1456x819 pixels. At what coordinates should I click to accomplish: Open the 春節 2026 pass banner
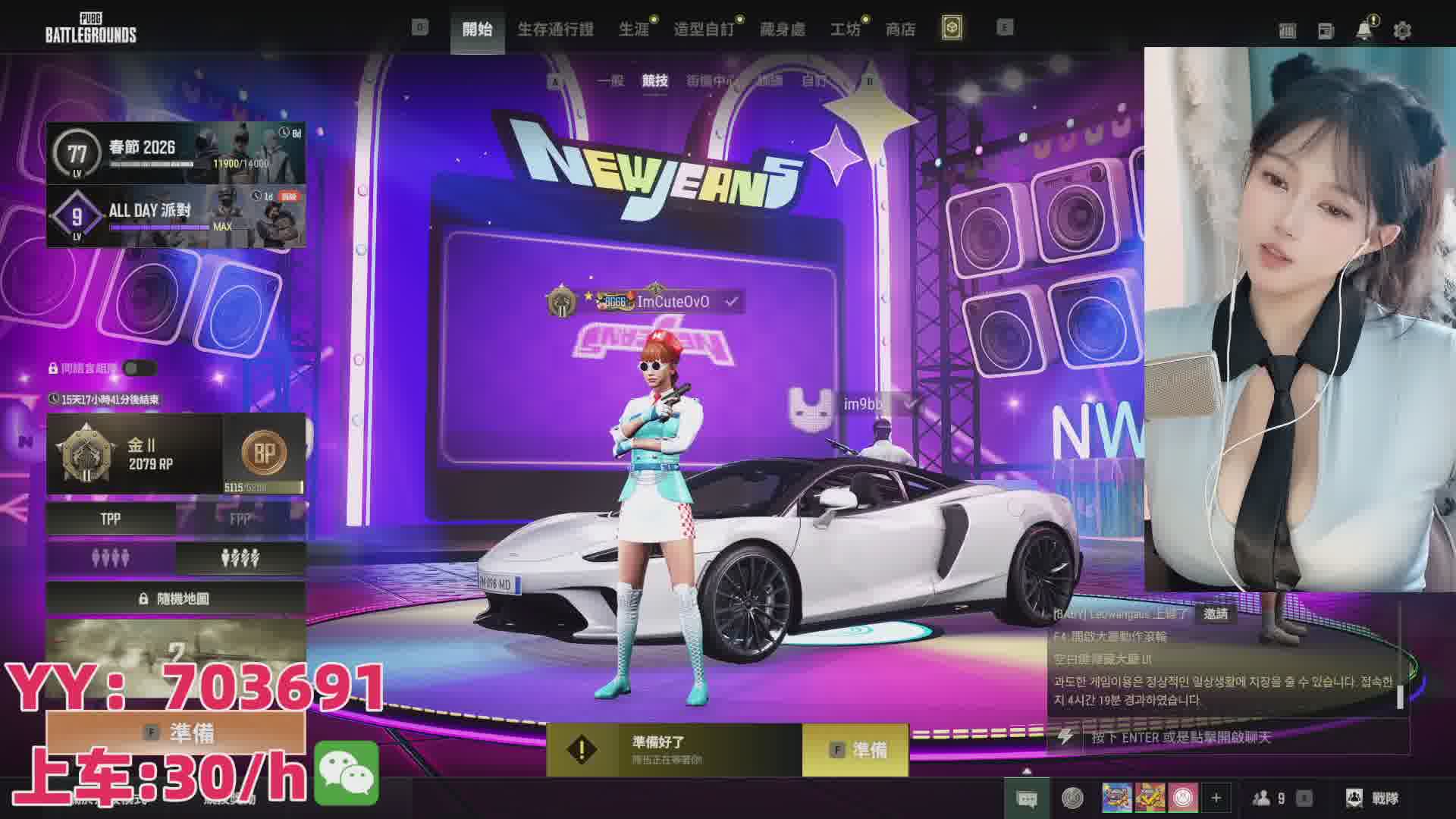176,152
